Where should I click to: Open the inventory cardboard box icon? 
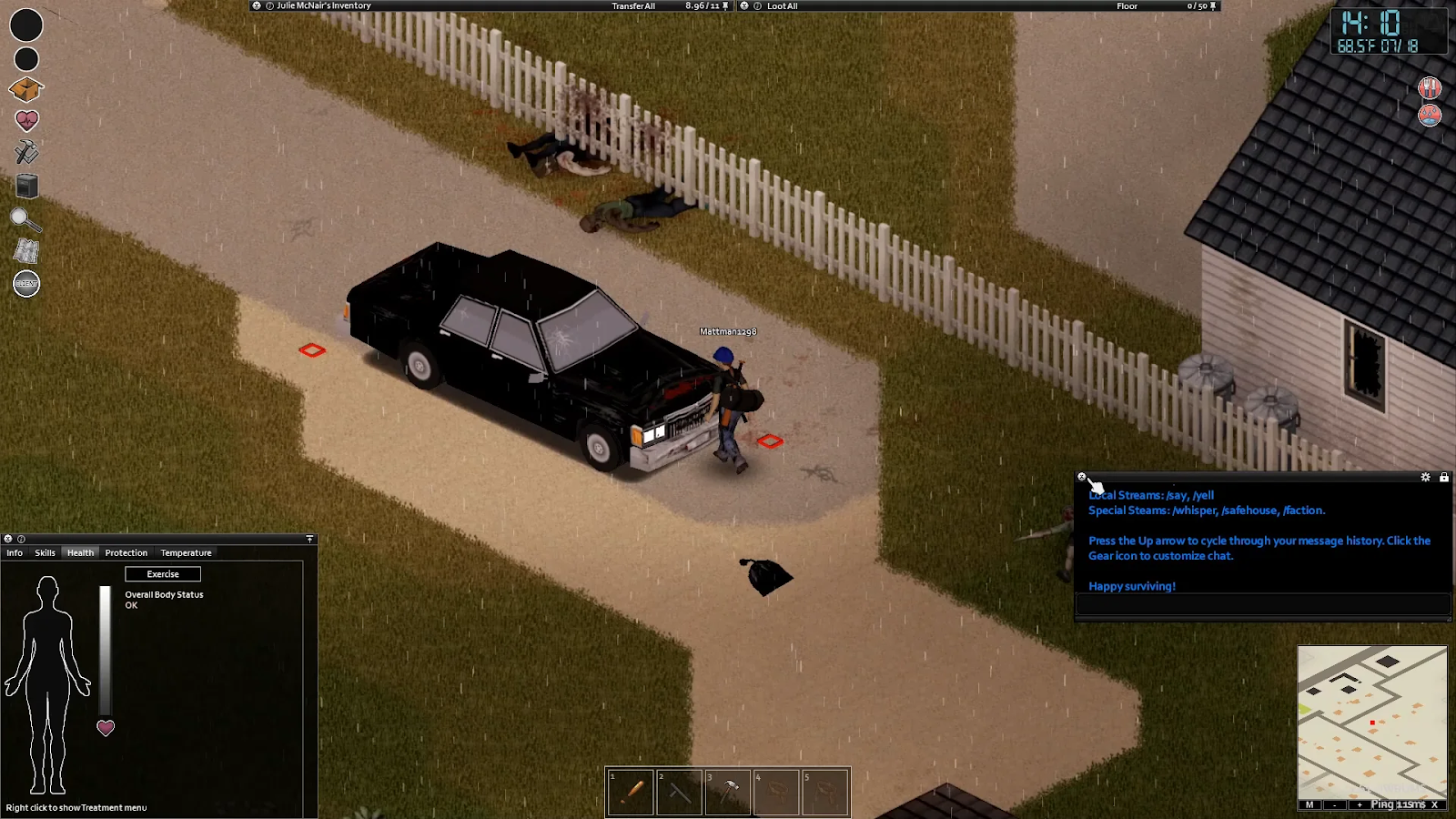tap(26, 89)
